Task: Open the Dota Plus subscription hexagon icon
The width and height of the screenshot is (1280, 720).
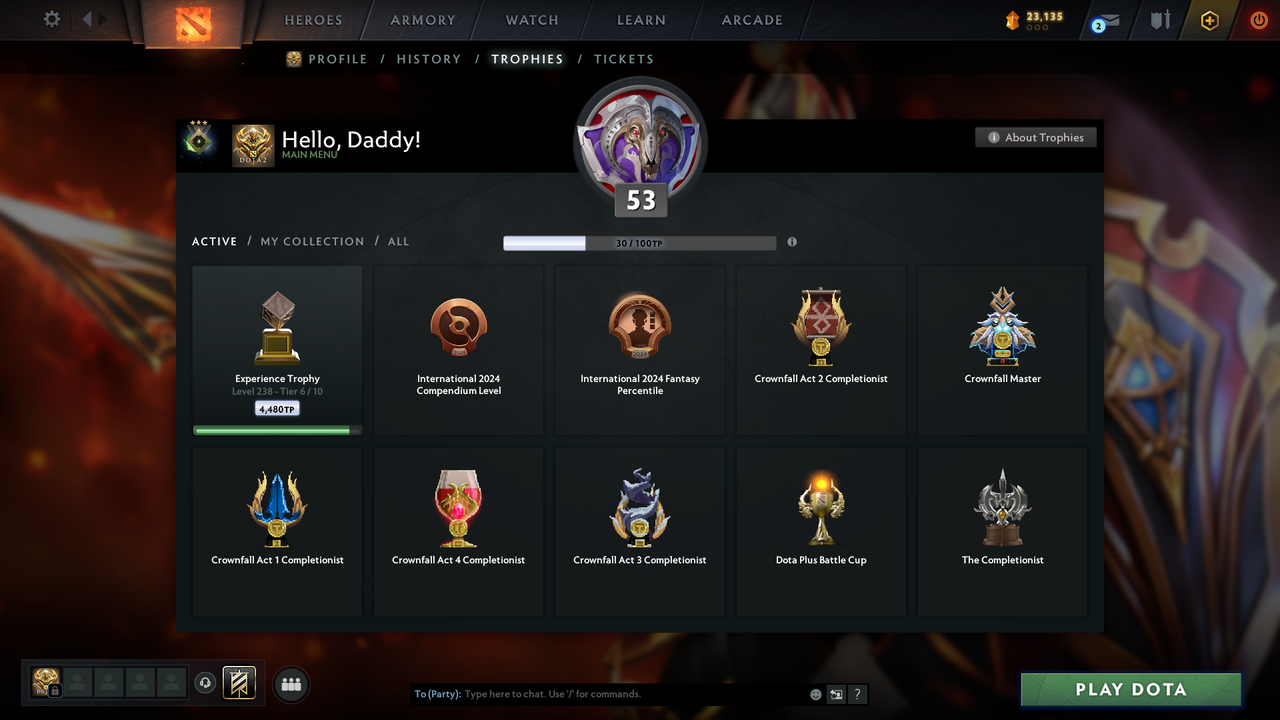Action: click(x=1208, y=20)
